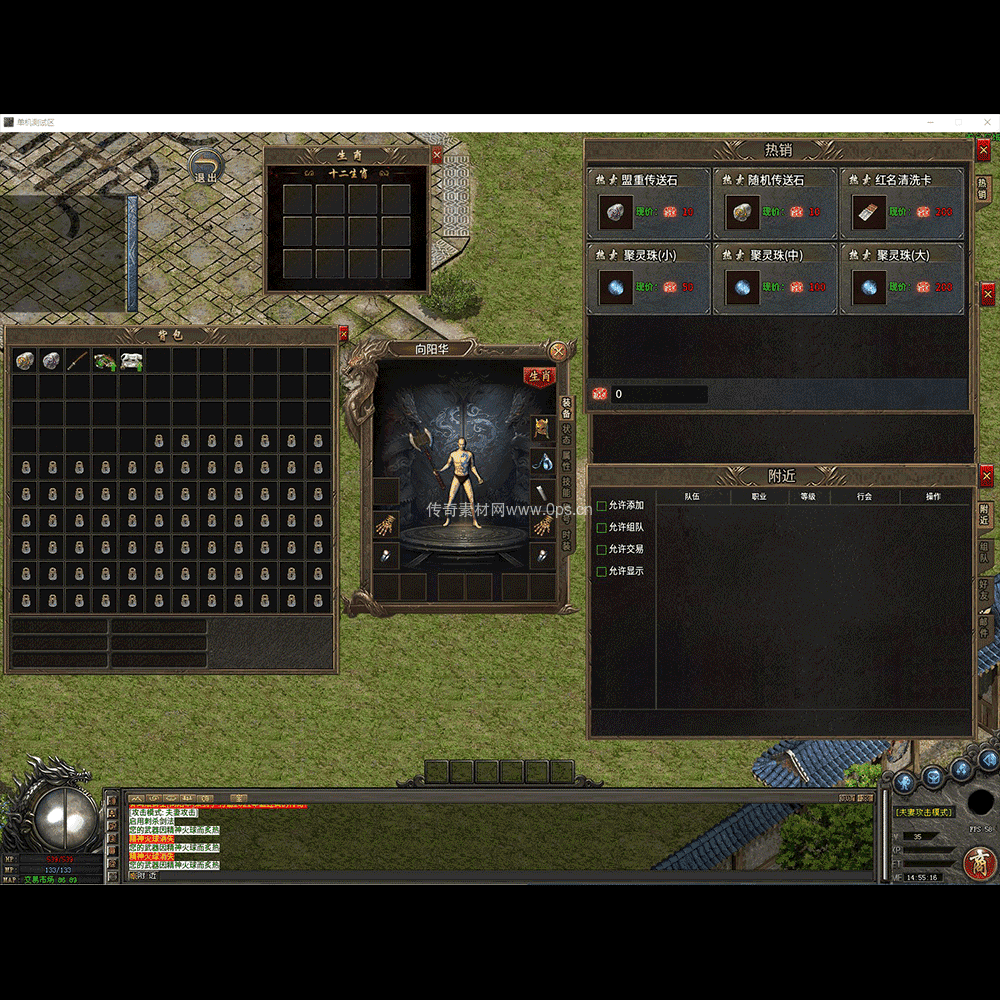Screen dimensions: 1000x1000
Task: Tick the 允许交易 checkbox
Action: click(602, 550)
